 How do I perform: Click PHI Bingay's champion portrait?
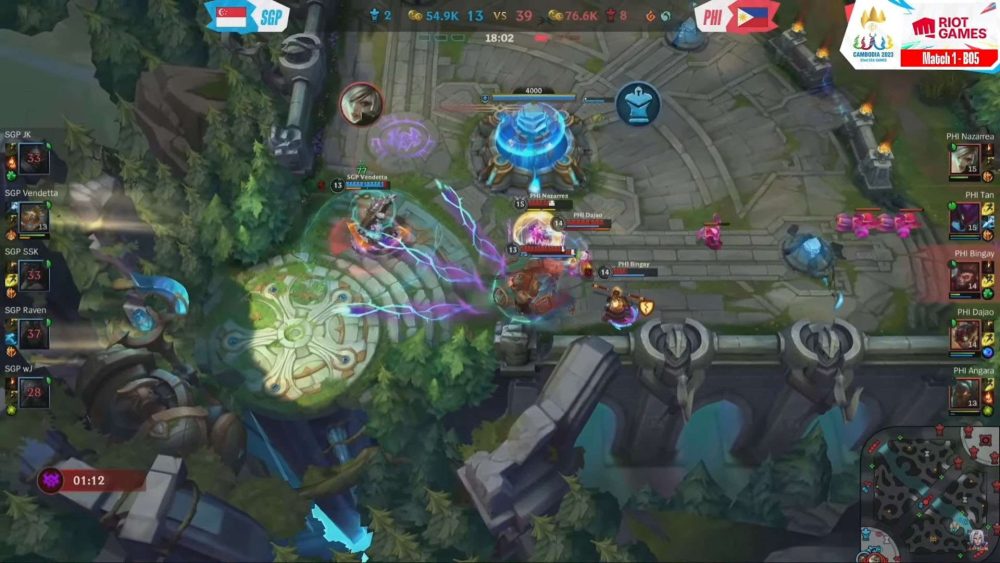965,276
